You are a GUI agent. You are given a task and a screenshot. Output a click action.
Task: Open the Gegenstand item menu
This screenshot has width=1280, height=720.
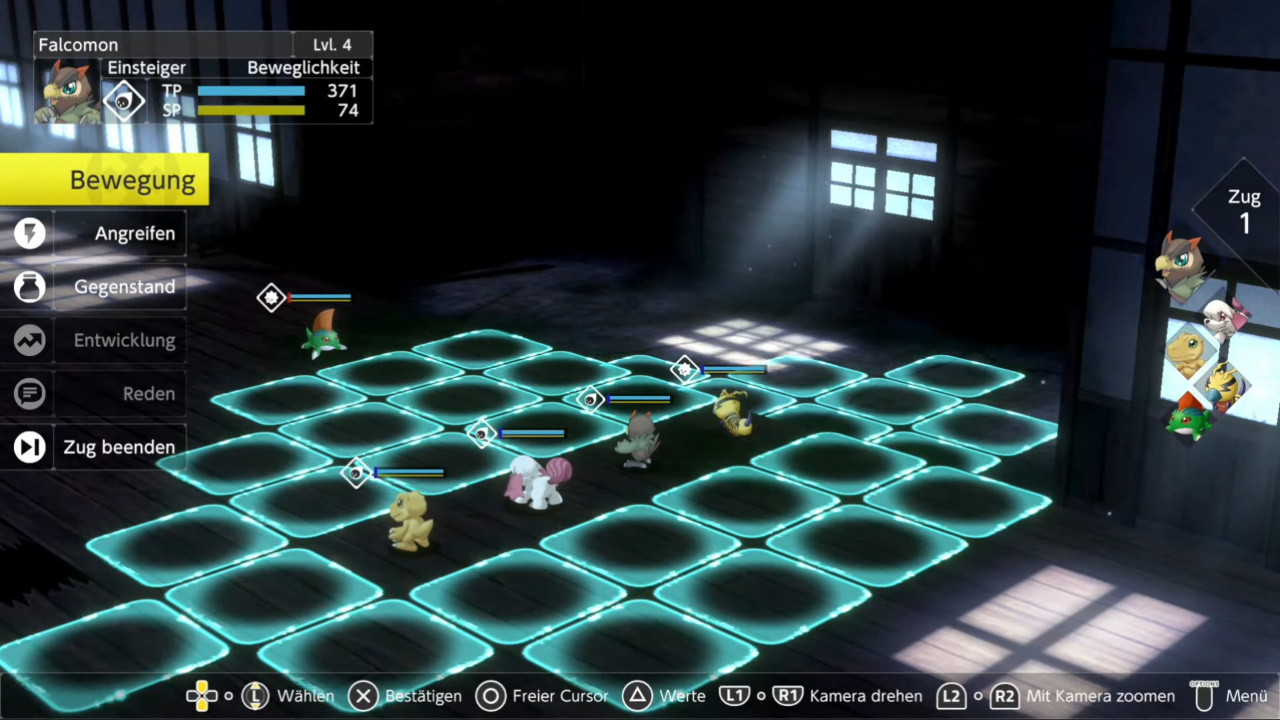[x=120, y=287]
